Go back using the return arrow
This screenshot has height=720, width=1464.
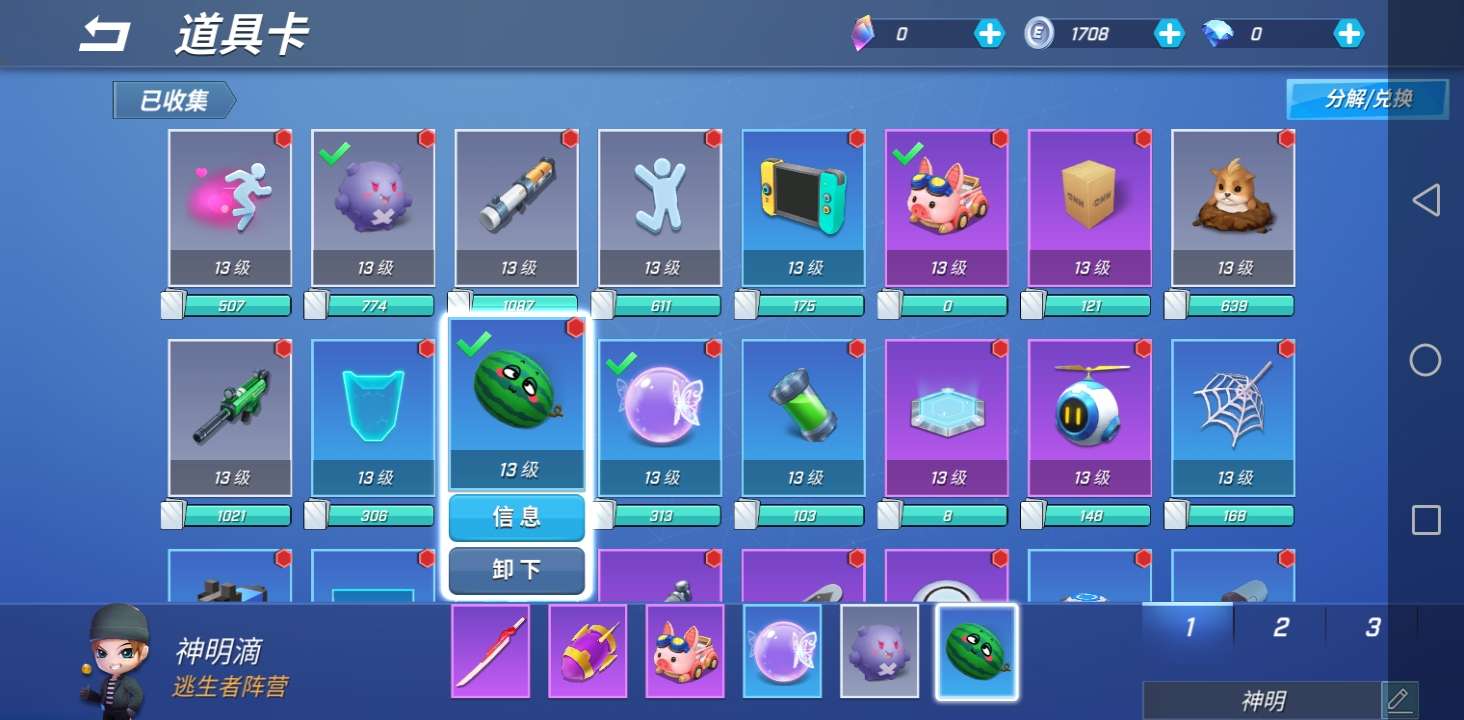(x=105, y=35)
